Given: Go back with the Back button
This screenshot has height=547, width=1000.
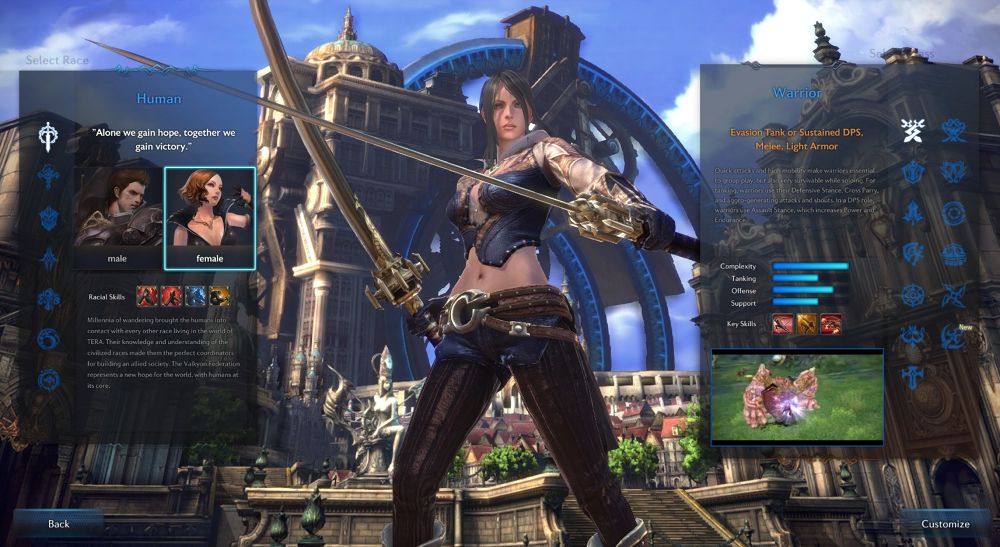Looking at the screenshot, I should pyautogui.click(x=58, y=523).
